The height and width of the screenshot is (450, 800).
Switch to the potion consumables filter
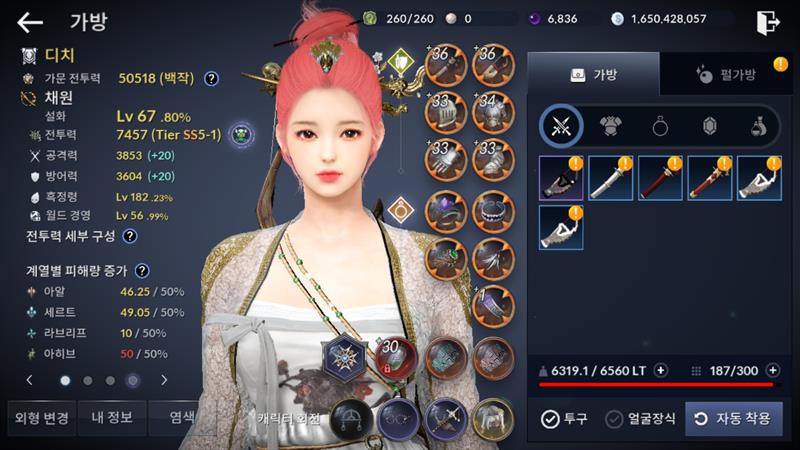tap(758, 126)
